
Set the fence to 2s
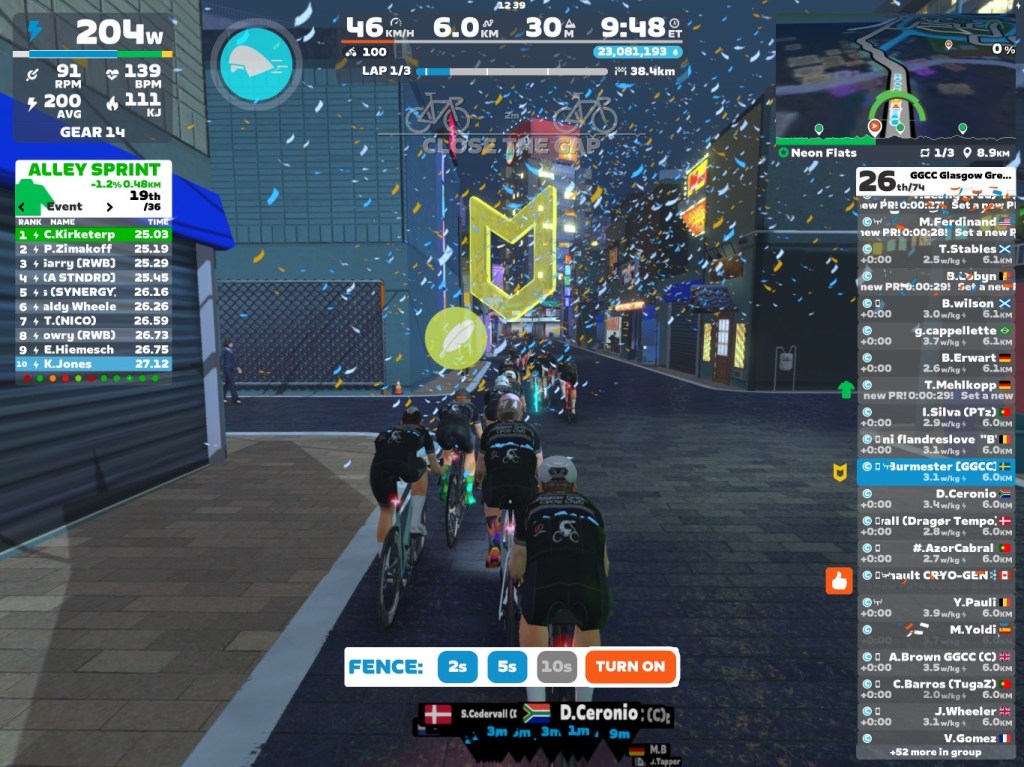457,666
